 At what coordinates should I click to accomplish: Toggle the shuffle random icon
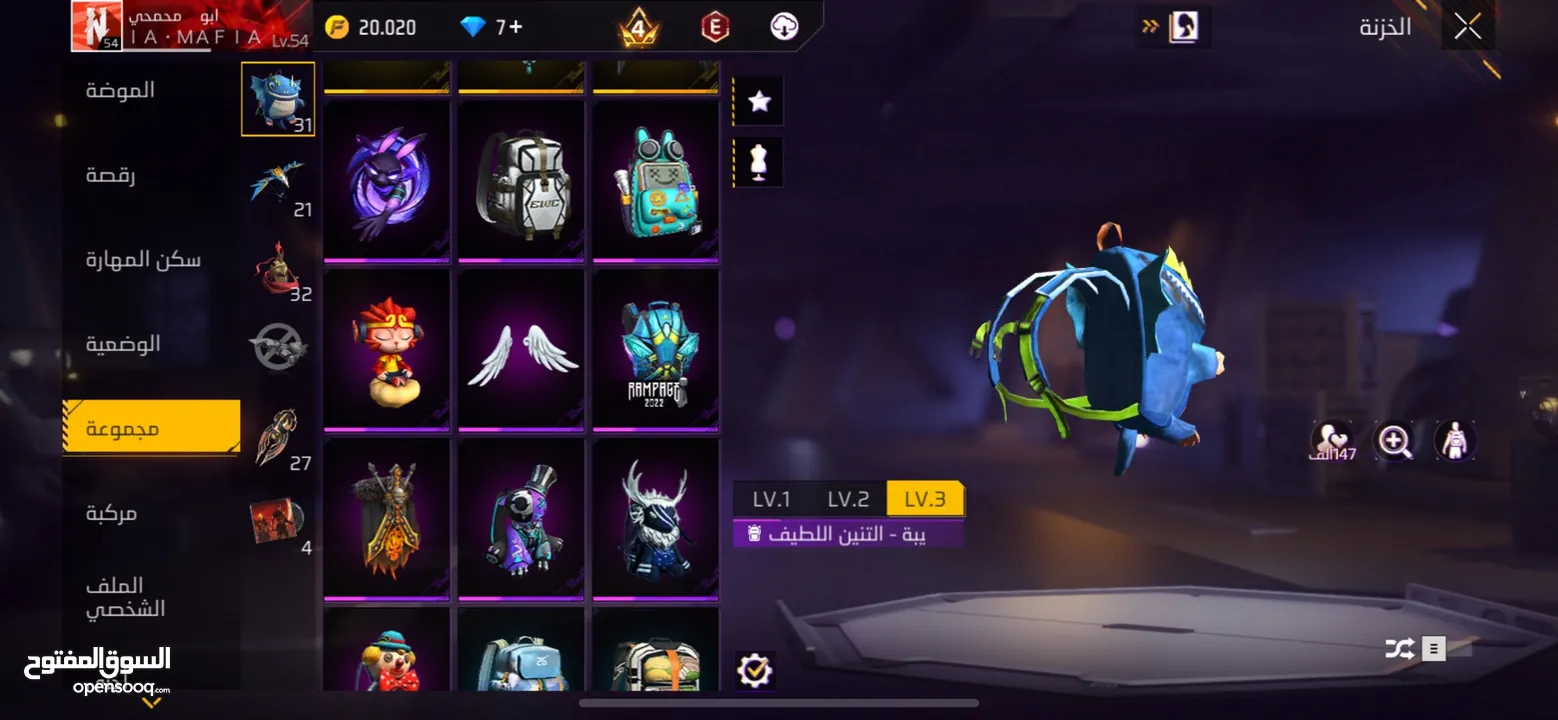pyautogui.click(x=1399, y=649)
